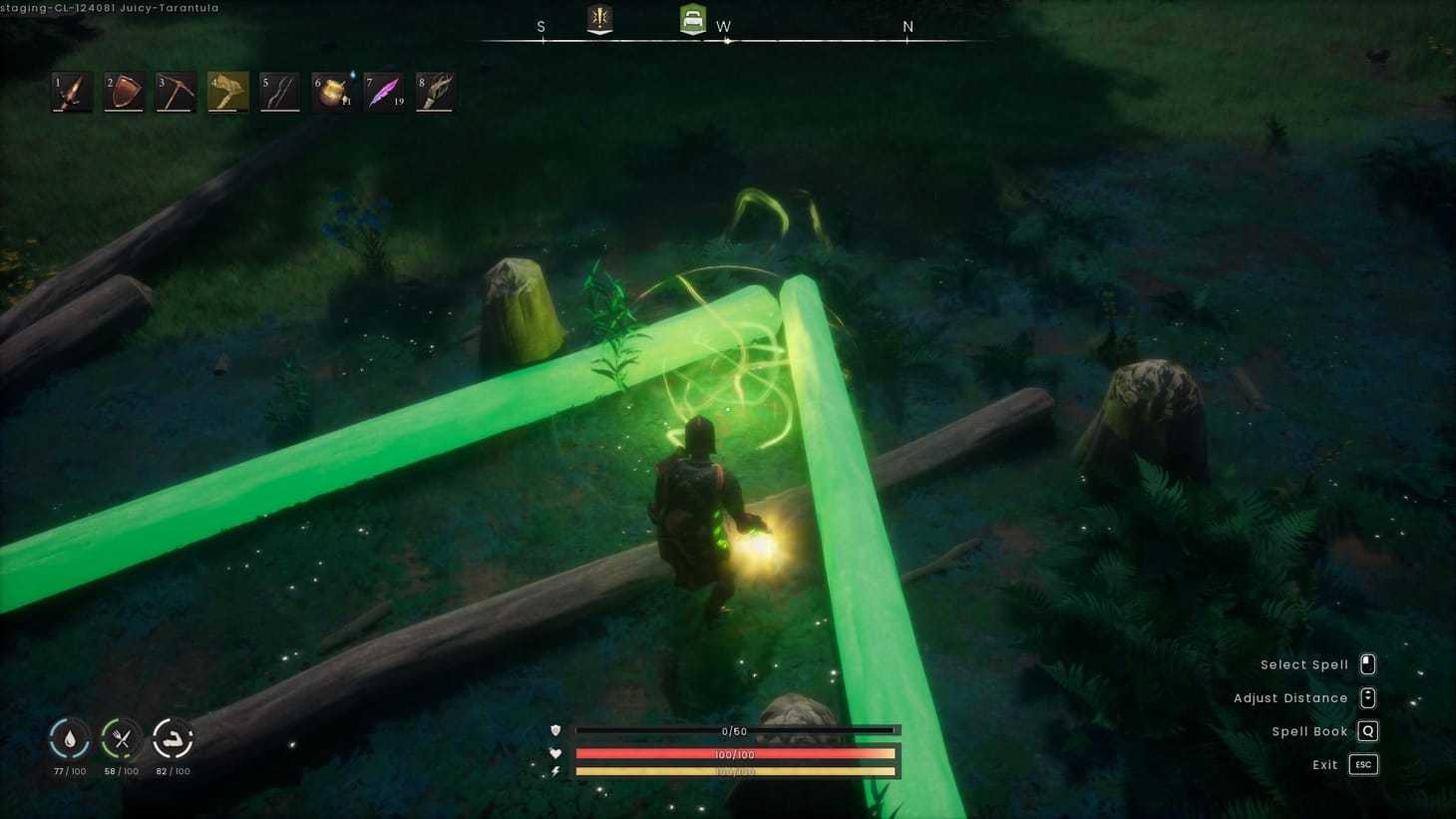The height and width of the screenshot is (819, 1456).
Task: Click the green bed marker on the compass
Action: coord(692,18)
